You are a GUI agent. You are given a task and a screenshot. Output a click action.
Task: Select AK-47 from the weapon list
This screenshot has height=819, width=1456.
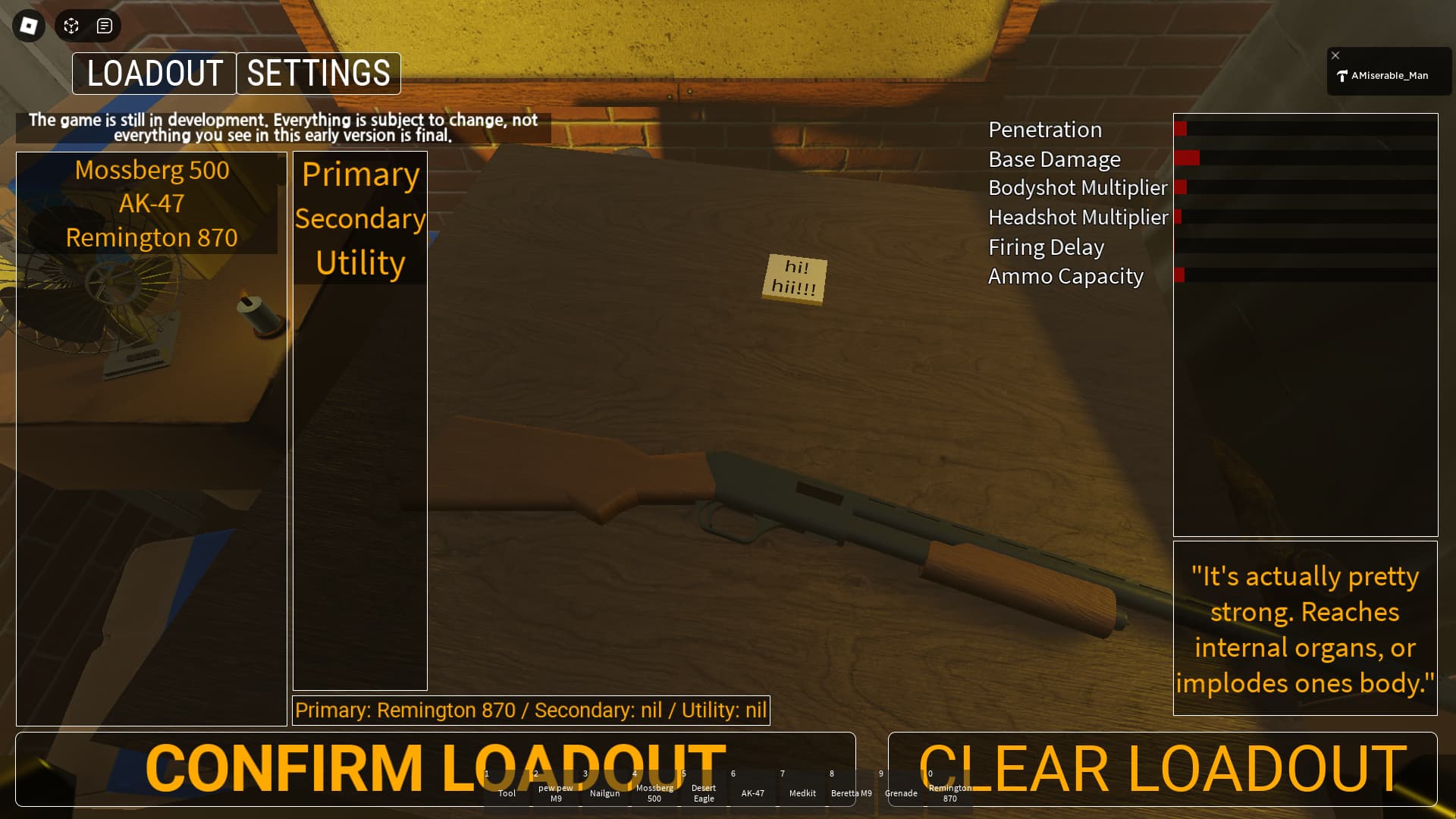click(151, 203)
